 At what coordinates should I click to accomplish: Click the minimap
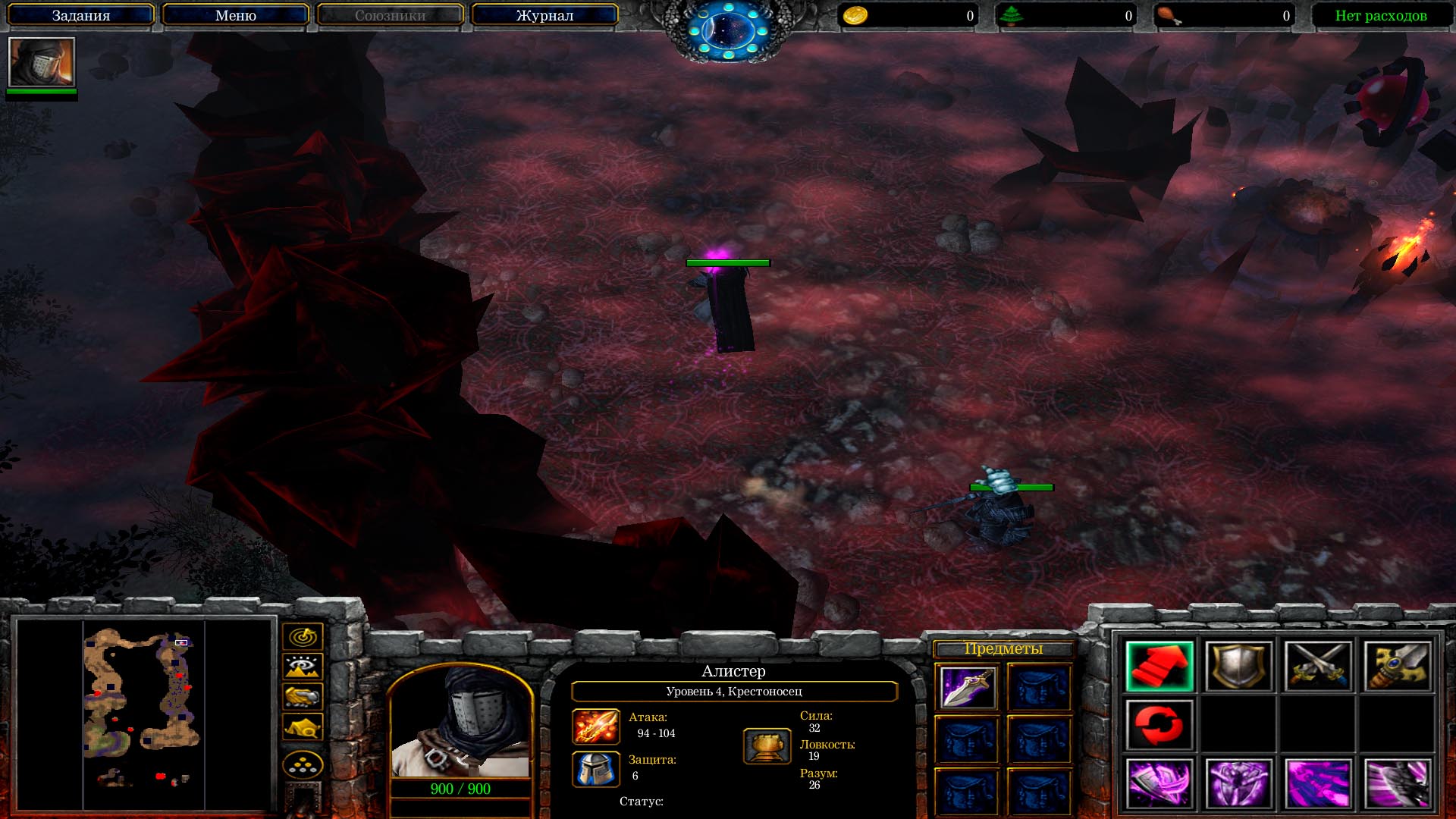tap(143, 713)
